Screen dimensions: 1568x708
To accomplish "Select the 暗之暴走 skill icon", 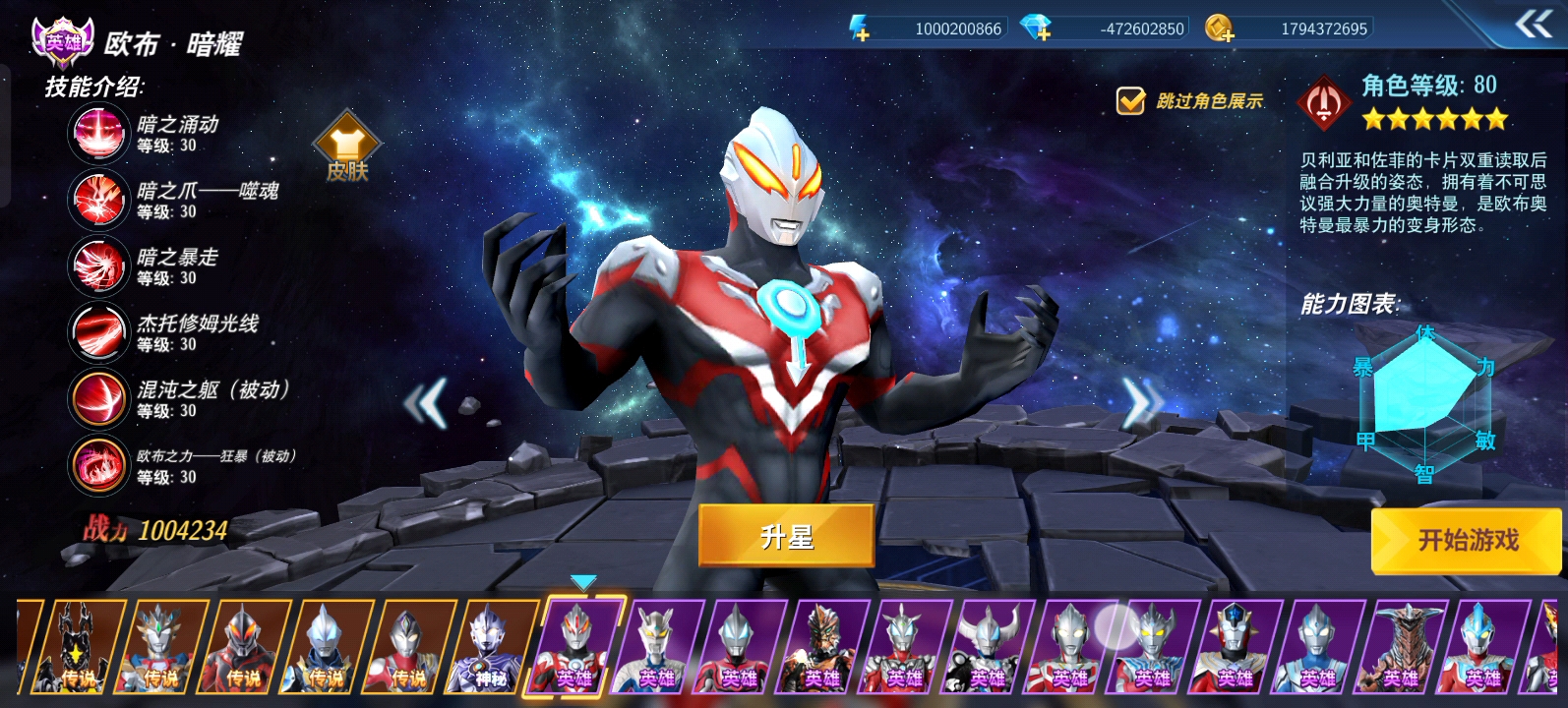I will point(98,265).
